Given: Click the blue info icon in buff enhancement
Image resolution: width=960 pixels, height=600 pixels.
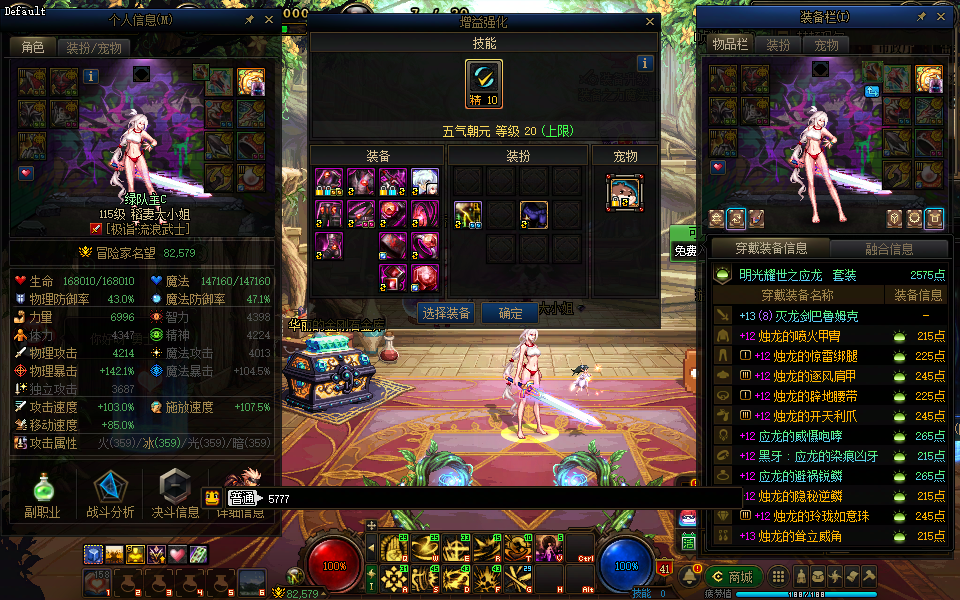Looking at the screenshot, I should (x=645, y=63).
